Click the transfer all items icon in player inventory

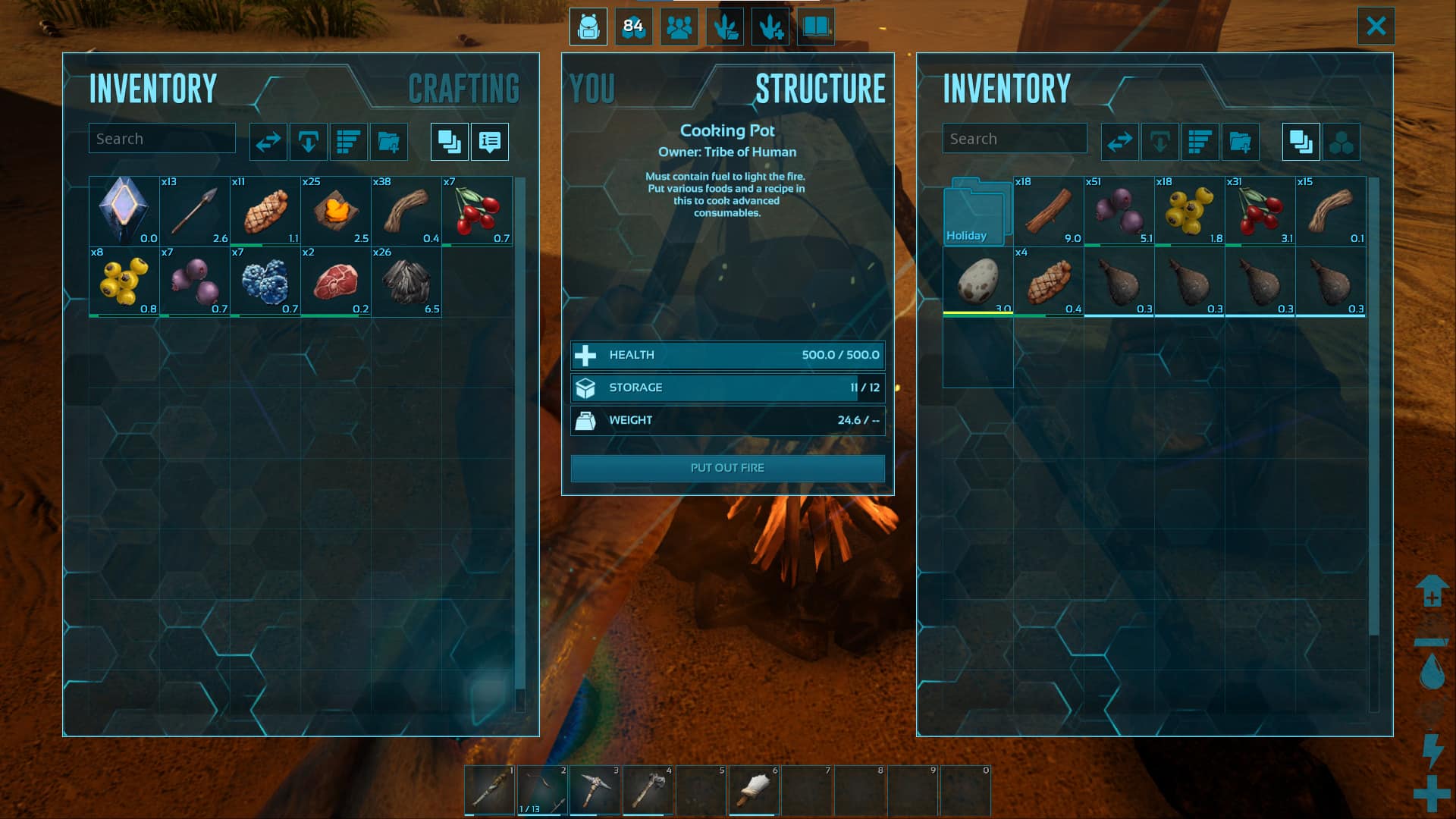(x=267, y=142)
